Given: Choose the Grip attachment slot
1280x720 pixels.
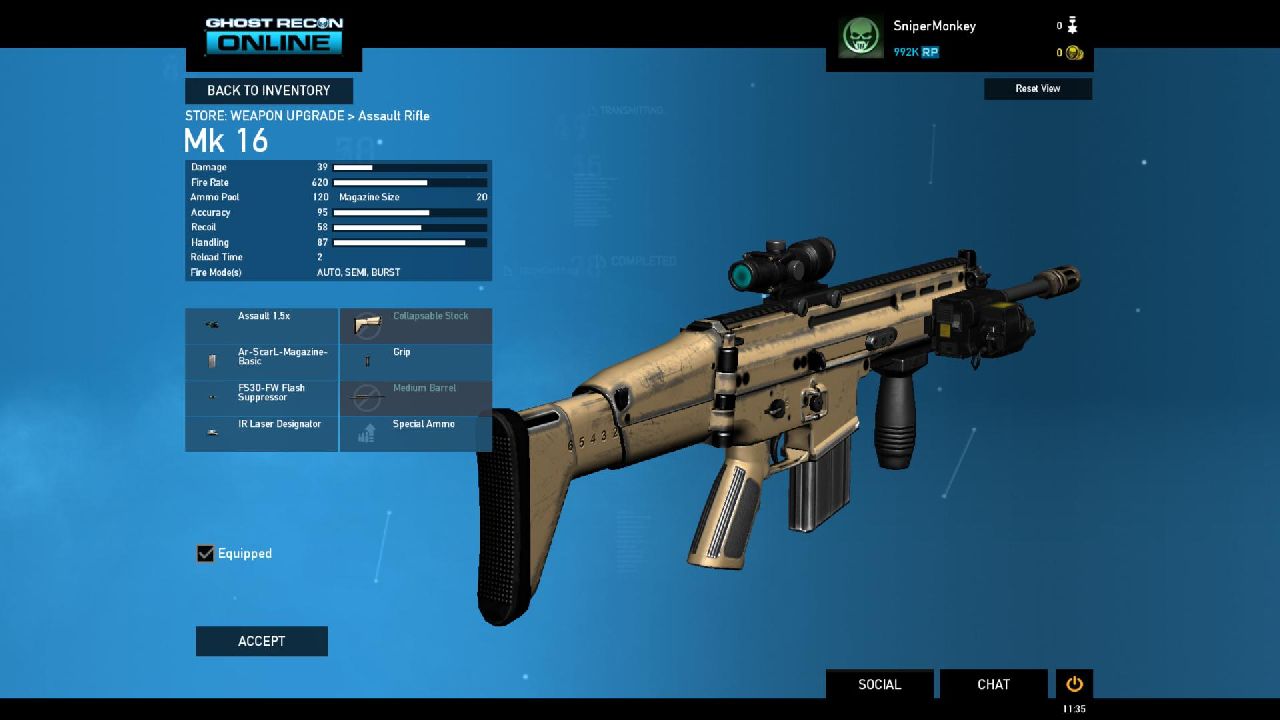Looking at the screenshot, I should click(416, 361).
